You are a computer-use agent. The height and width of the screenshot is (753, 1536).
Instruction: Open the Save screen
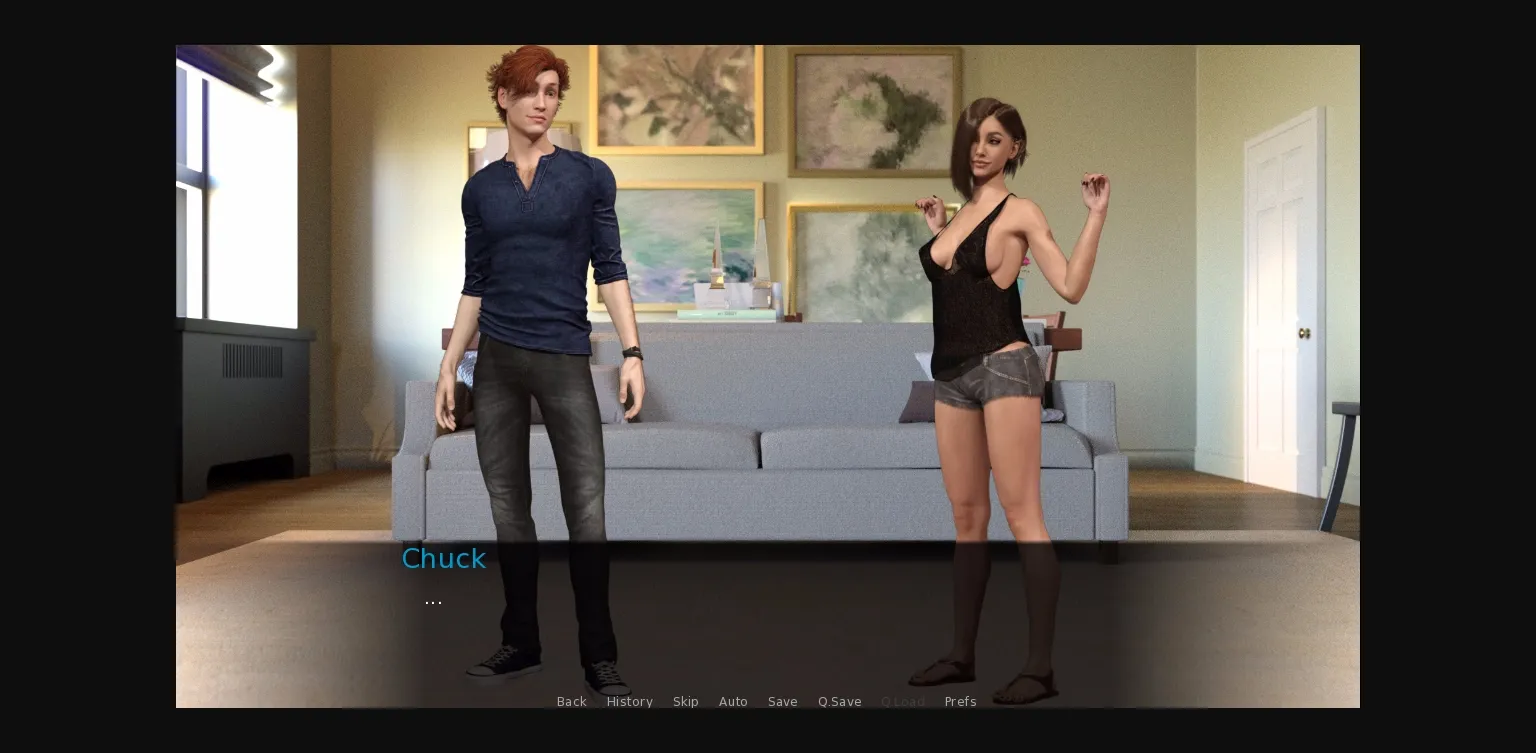(782, 701)
